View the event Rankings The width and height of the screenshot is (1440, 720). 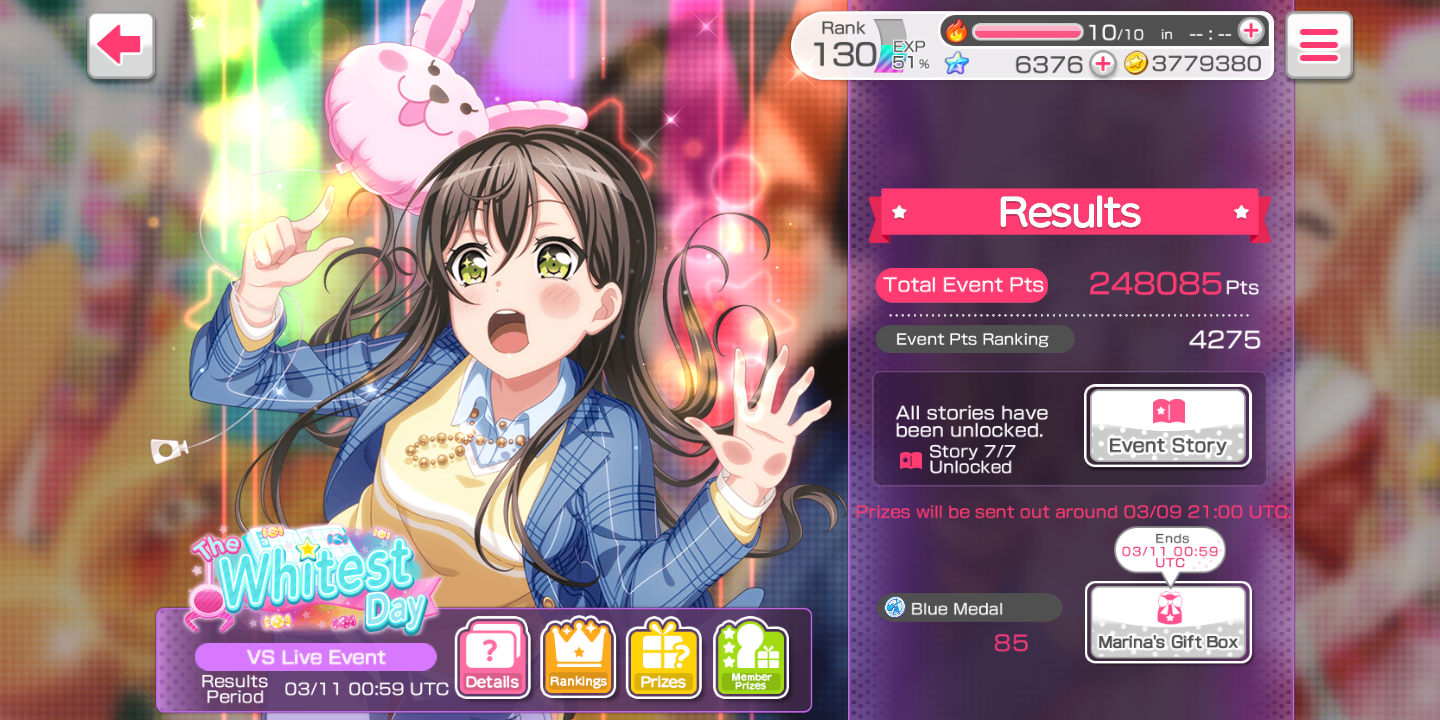tap(578, 659)
